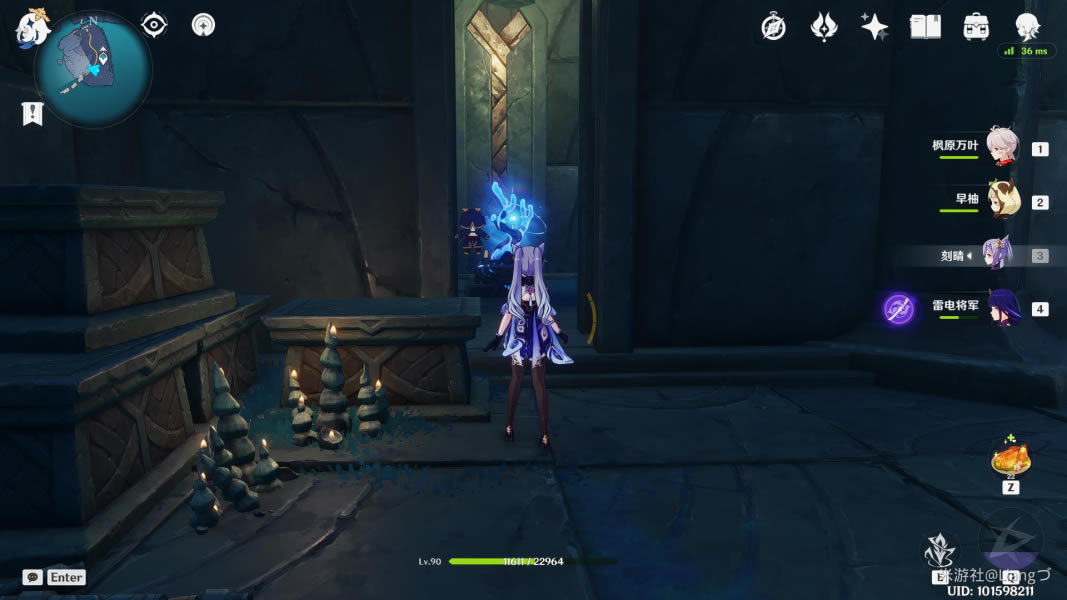Open the backpack inventory
This screenshot has width=1067, height=600.
coord(976,27)
